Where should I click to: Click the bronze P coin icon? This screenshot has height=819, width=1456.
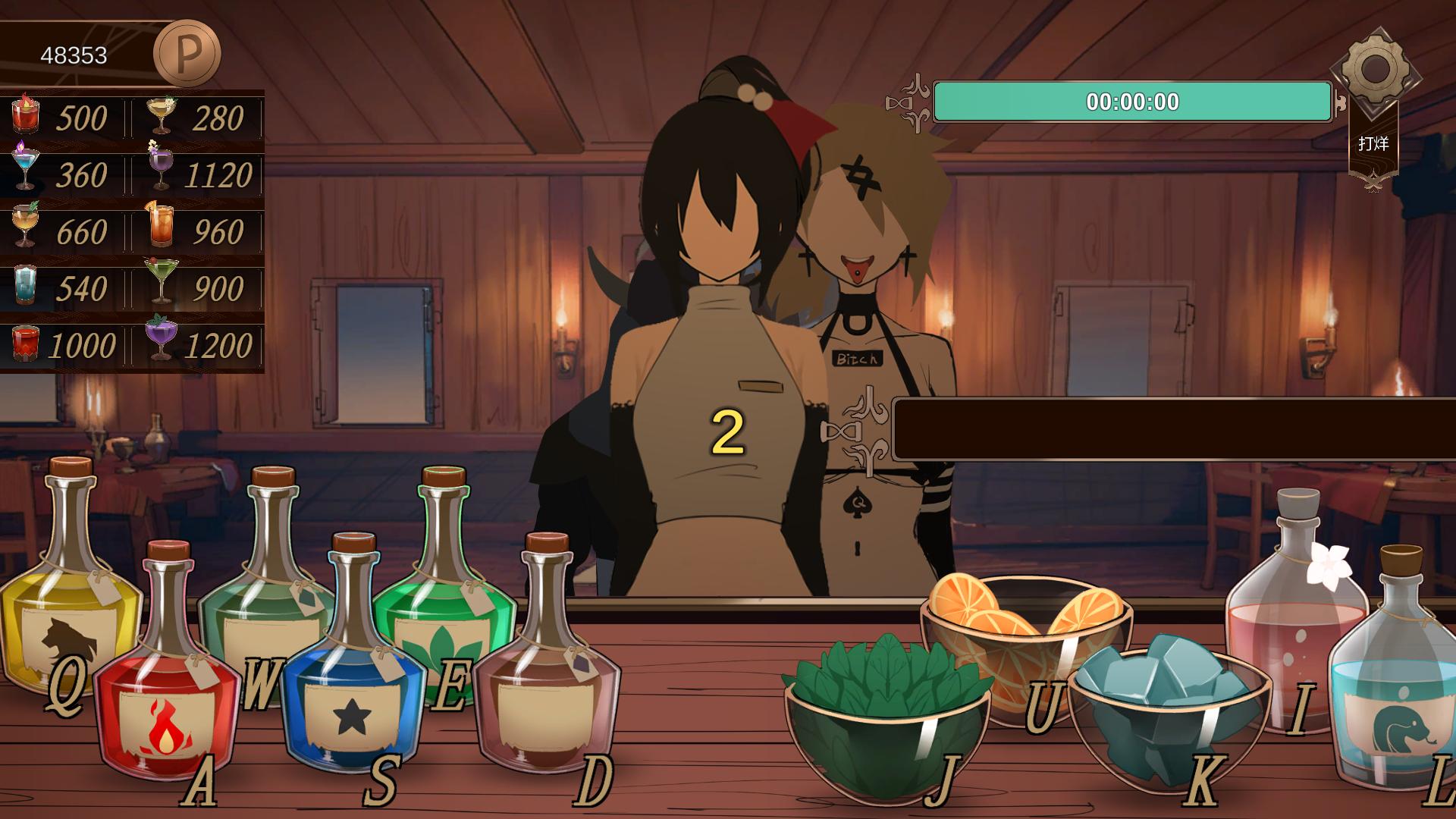[x=187, y=54]
